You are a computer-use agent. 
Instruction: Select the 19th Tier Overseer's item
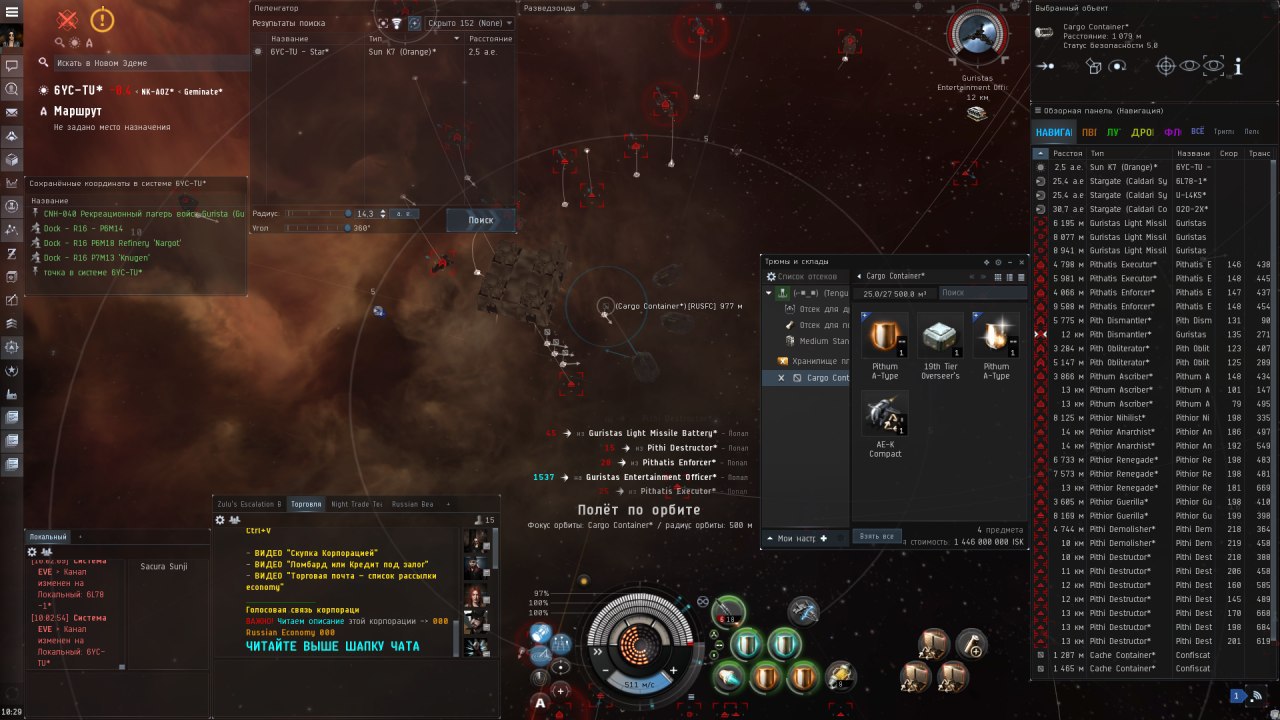tap(940, 346)
